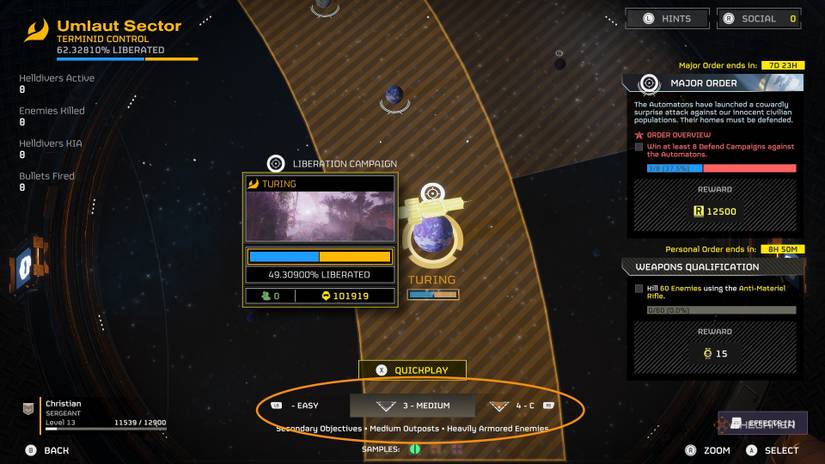Image resolution: width=825 pixels, height=464 pixels.
Task: Open the Turing liberation campaign card
Action: (x=320, y=238)
